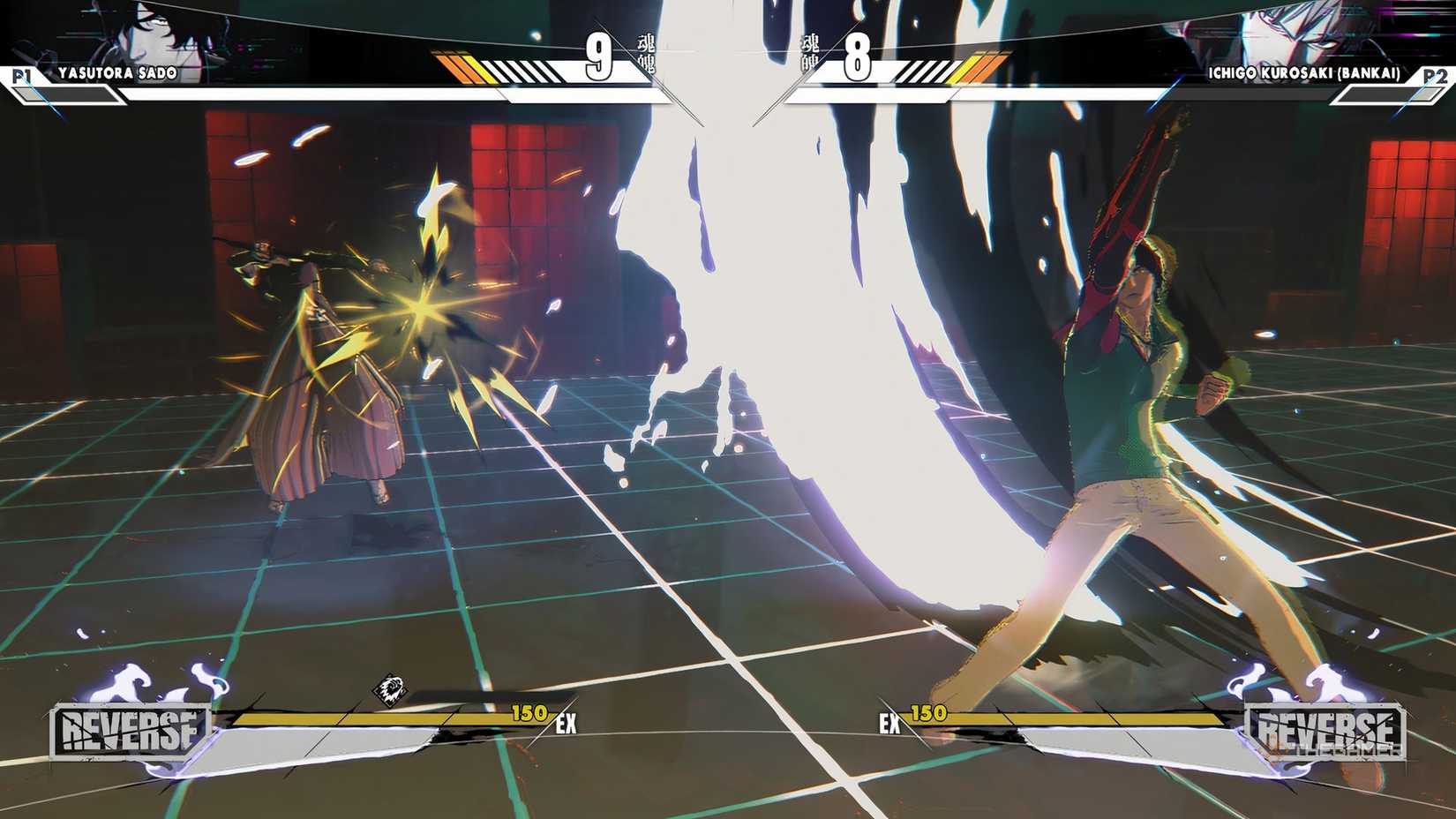Image resolution: width=1456 pixels, height=819 pixels.
Task: Click the P2 badge emblem
Action: point(1435,76)
